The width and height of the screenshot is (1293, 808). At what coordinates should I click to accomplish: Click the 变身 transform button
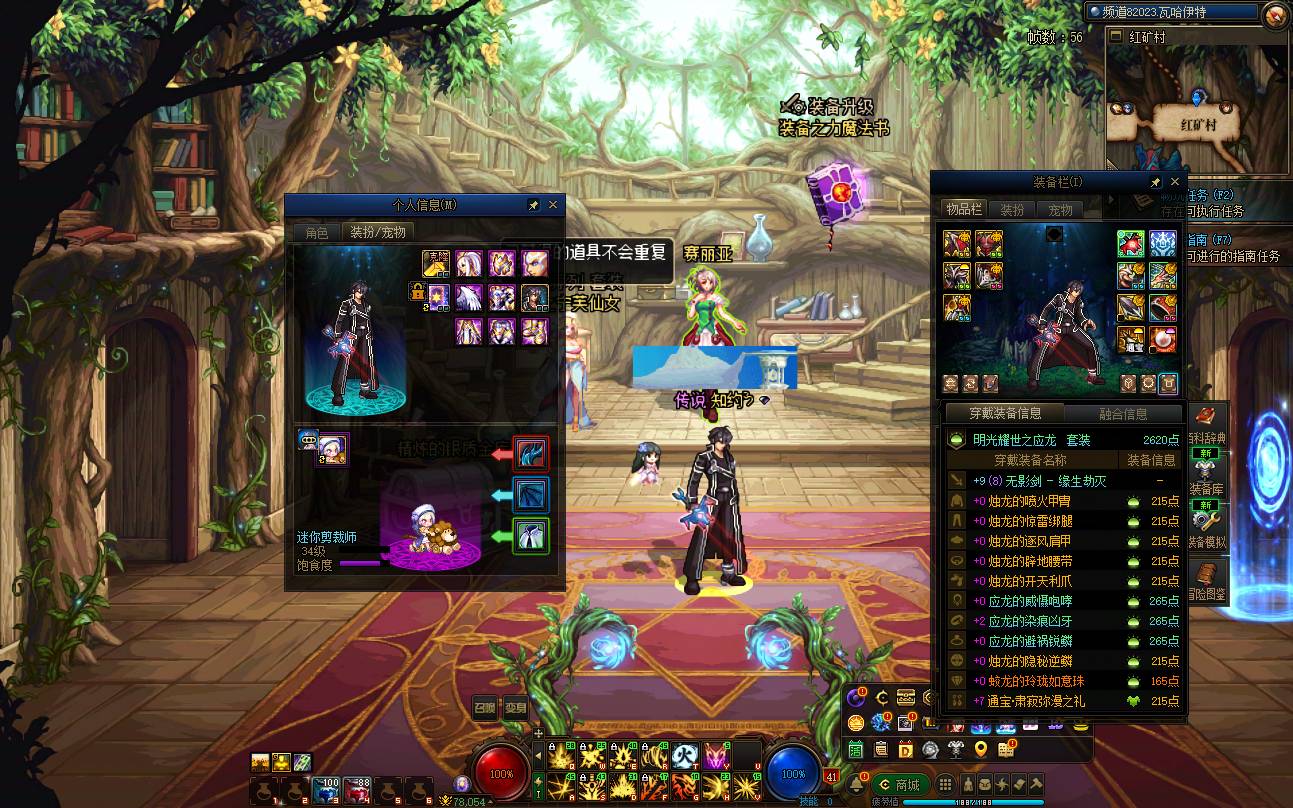coord(515,708)
